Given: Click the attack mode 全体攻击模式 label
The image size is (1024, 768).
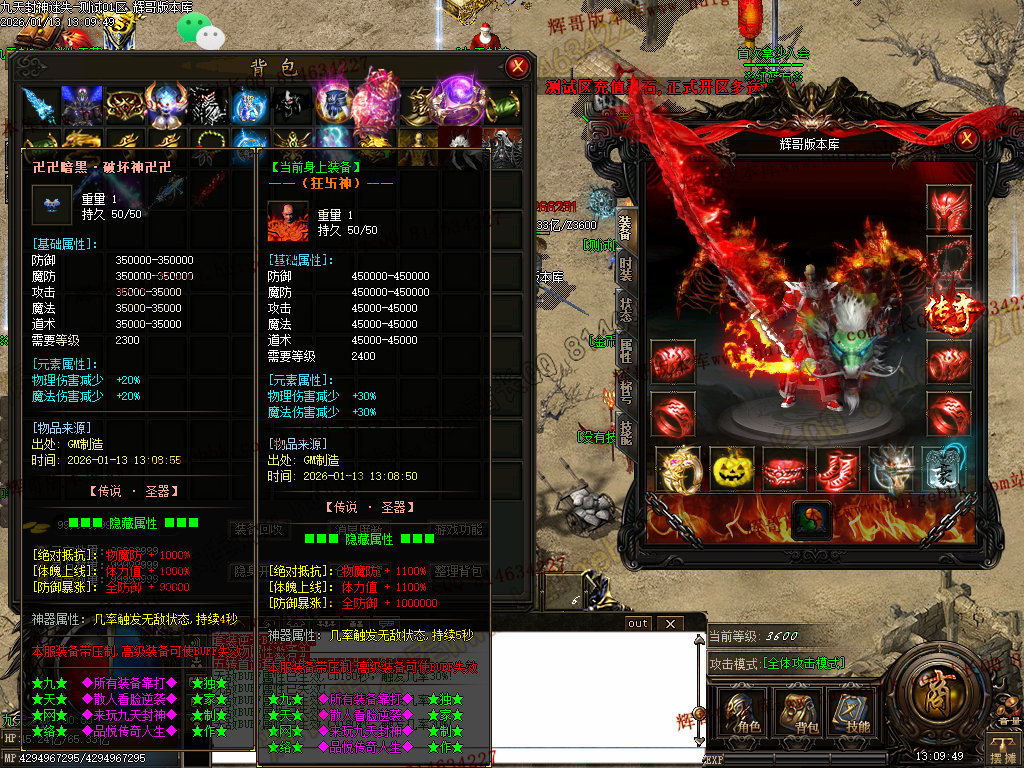Looking at the screenshot, I should click(804, 664).
